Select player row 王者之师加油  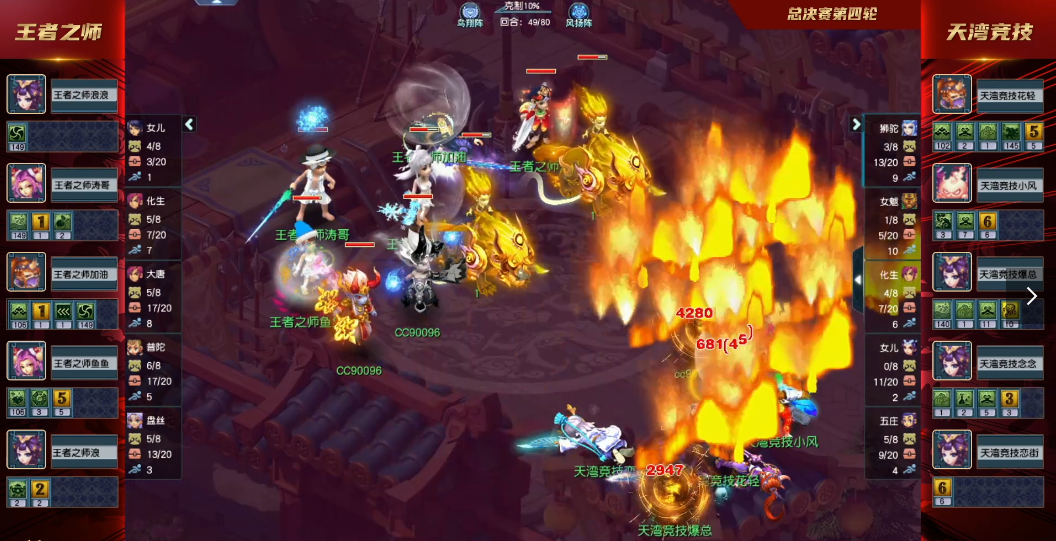point(84,274)
